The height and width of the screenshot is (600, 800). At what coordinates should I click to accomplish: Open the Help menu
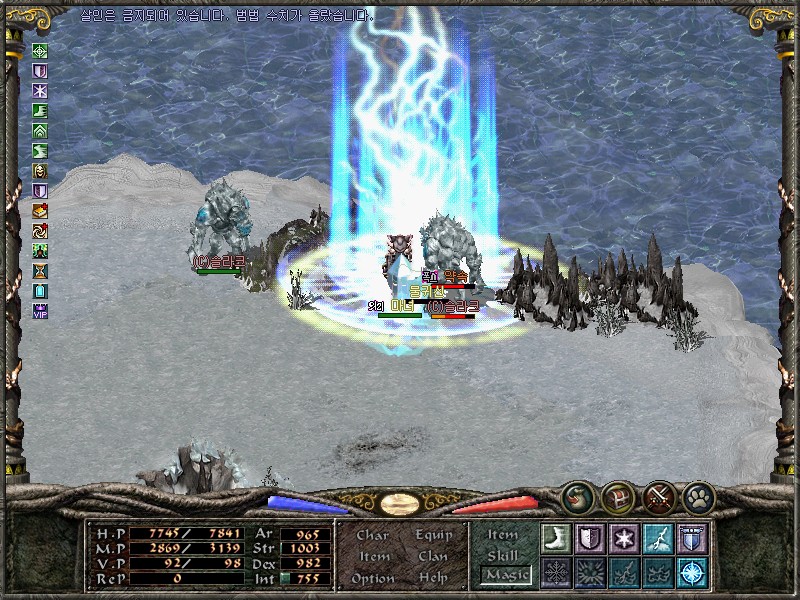coord(433,578)
